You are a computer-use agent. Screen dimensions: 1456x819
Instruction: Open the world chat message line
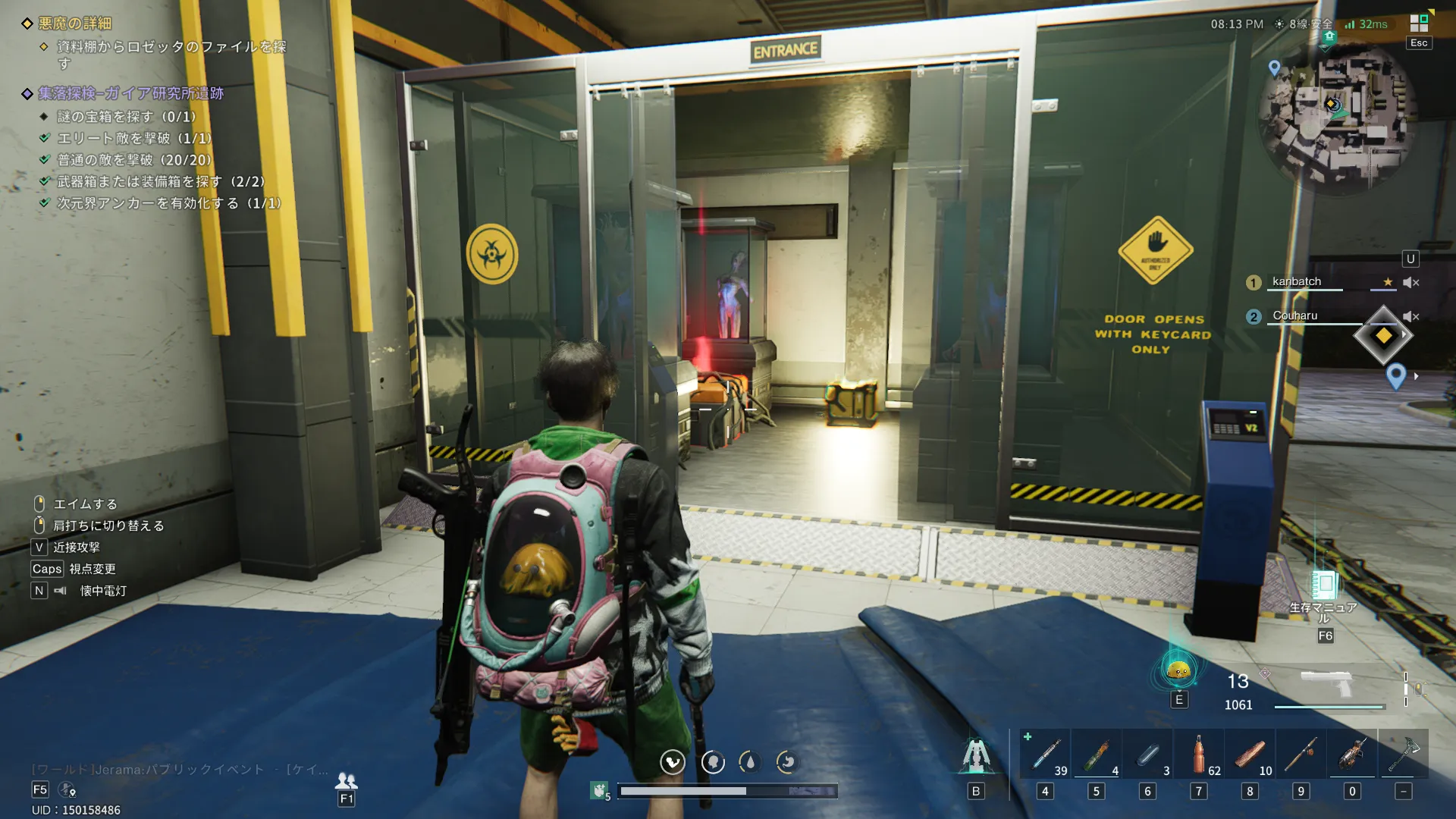pos(180,770)
